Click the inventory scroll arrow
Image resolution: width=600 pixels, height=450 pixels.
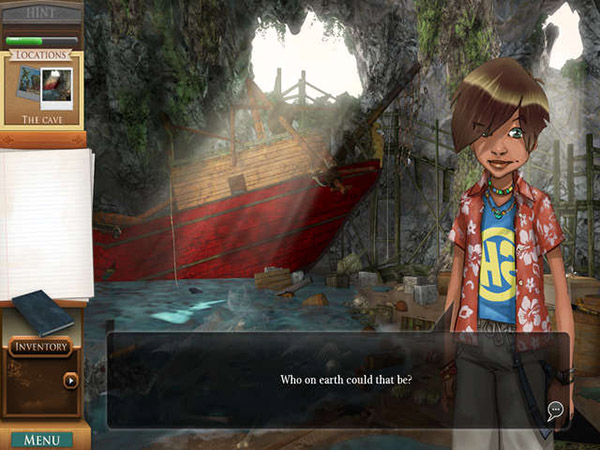[x=70, y=380]
